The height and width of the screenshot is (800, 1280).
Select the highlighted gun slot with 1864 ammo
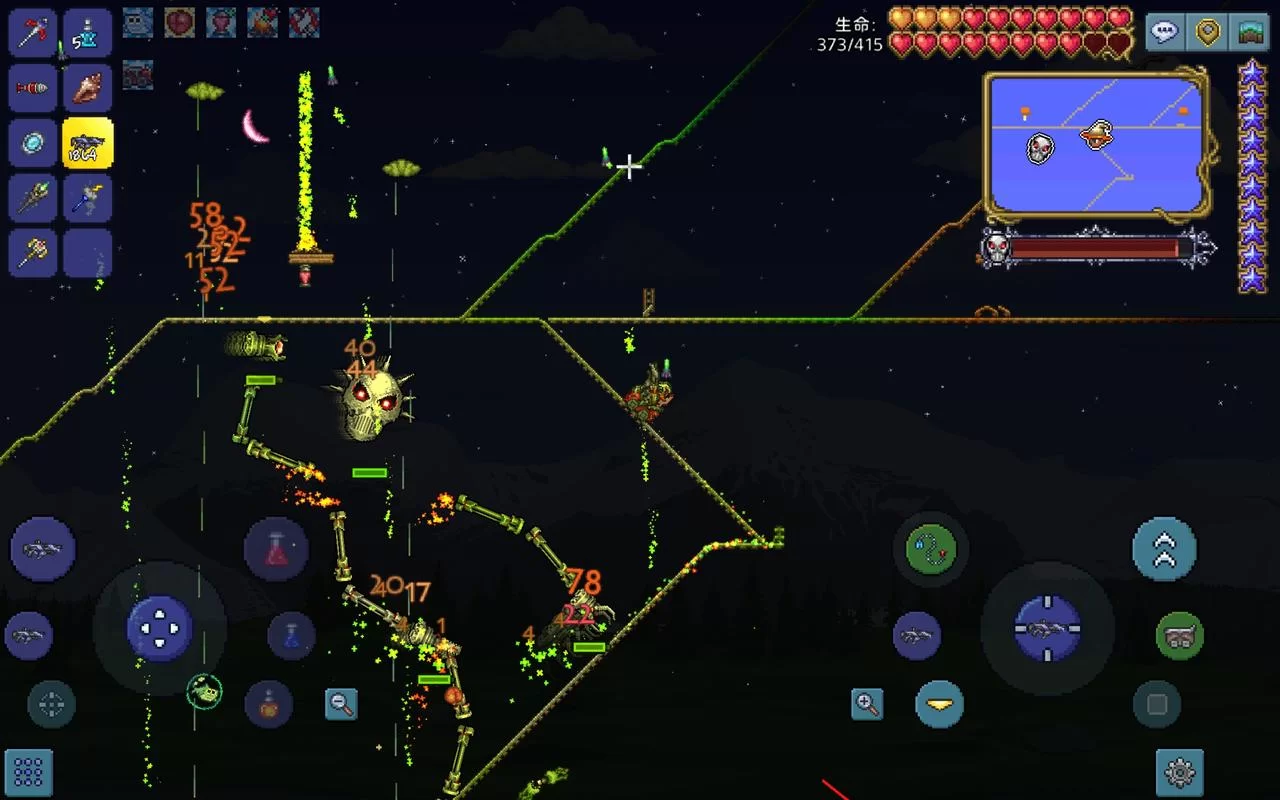point(88,143)
